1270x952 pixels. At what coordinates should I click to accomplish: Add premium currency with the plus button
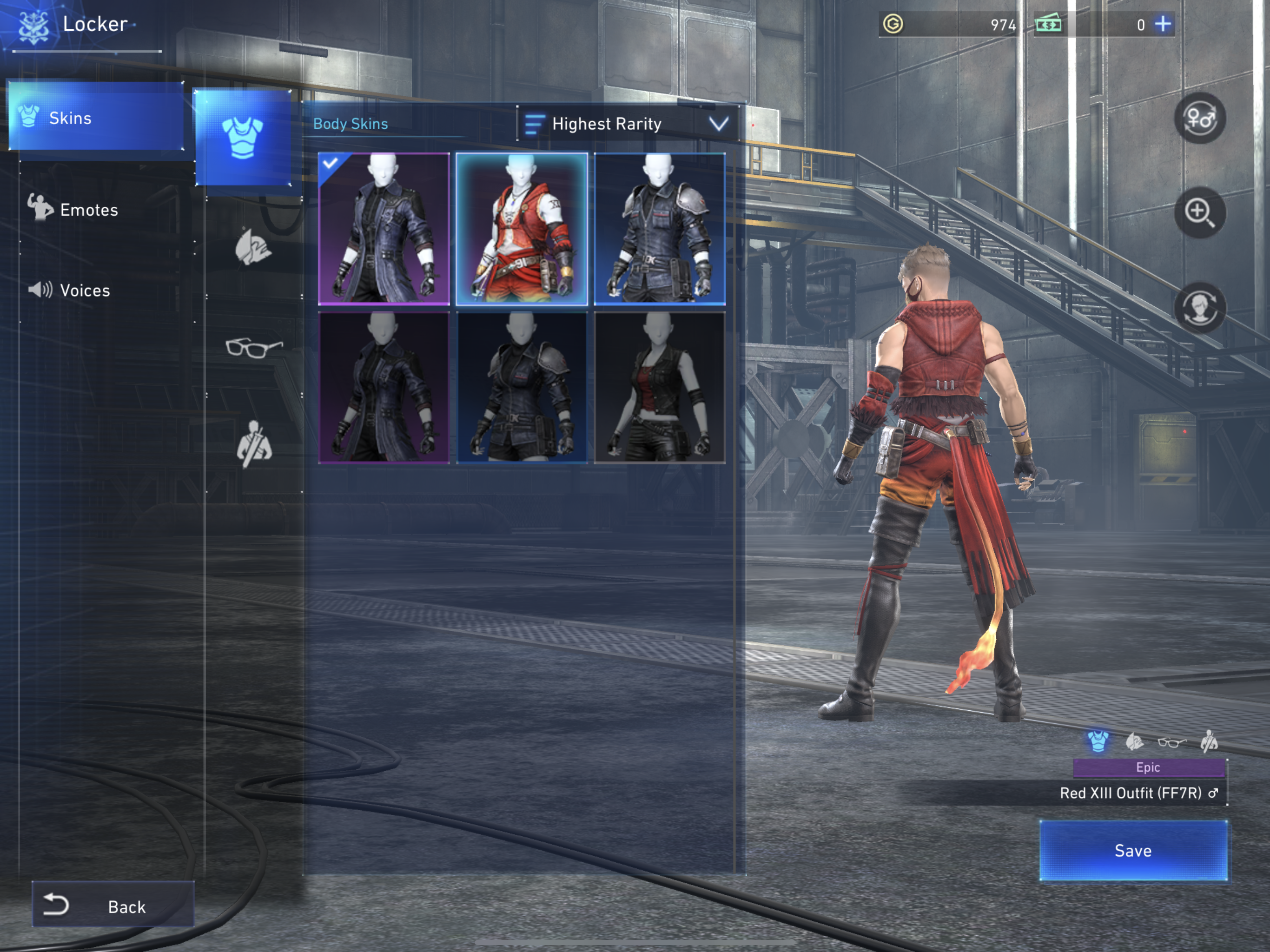[x=1163, y=24]
